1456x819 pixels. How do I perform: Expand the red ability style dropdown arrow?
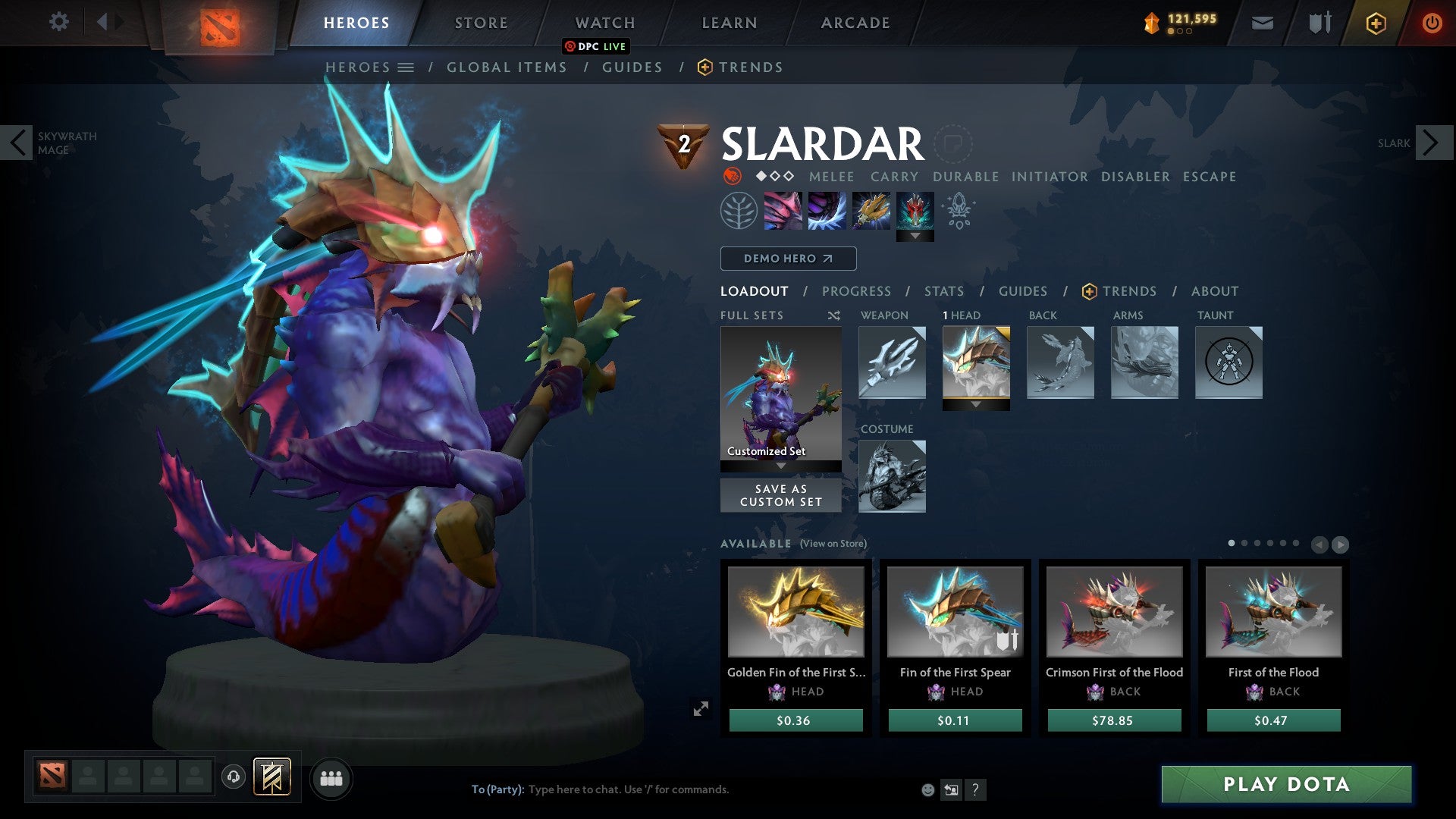point(916,236)
